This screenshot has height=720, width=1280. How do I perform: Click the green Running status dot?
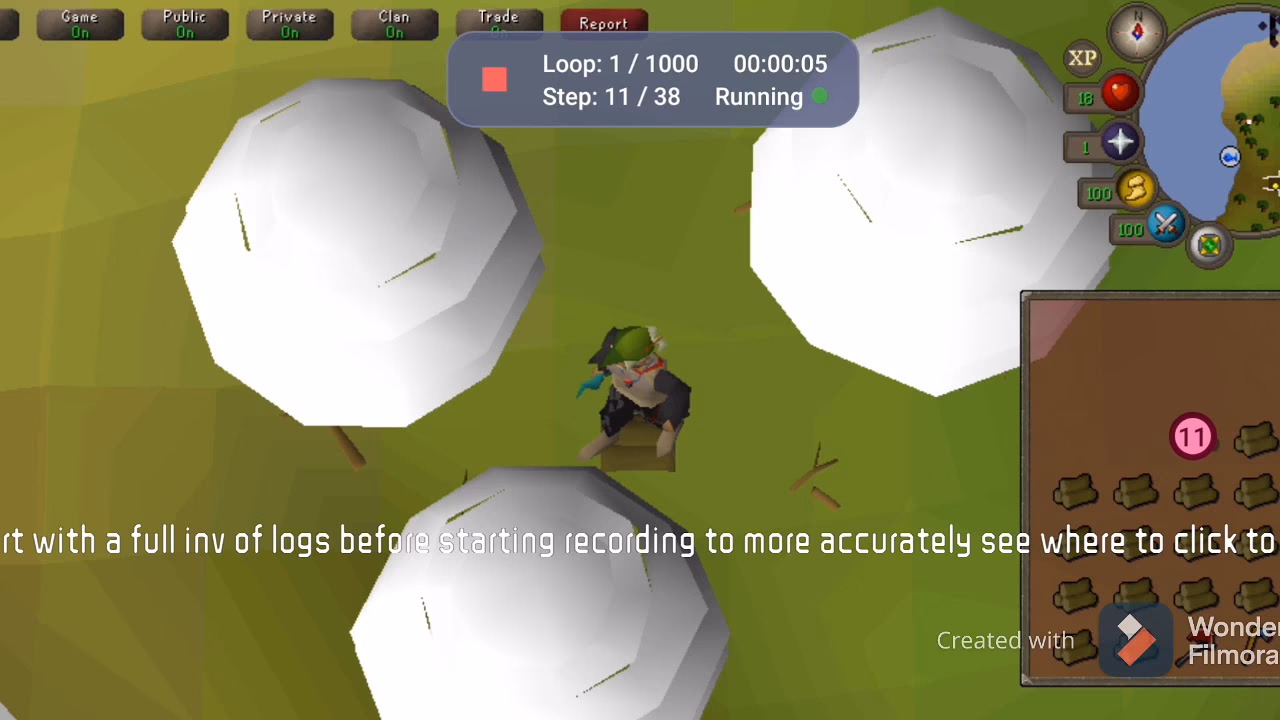pyautogui.click(x=820, y=96)
